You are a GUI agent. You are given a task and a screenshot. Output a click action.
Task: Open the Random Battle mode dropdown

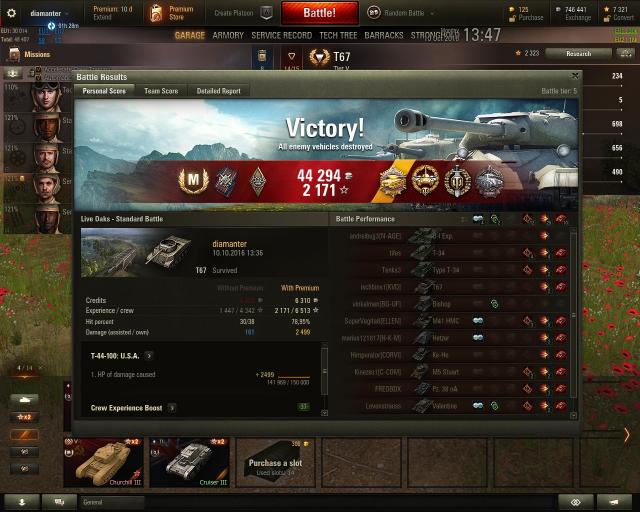400,13
